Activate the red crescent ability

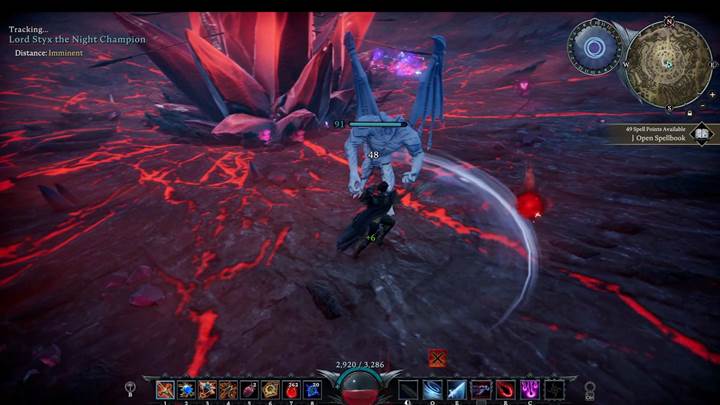pyautogui.click(x=506, y=390)
